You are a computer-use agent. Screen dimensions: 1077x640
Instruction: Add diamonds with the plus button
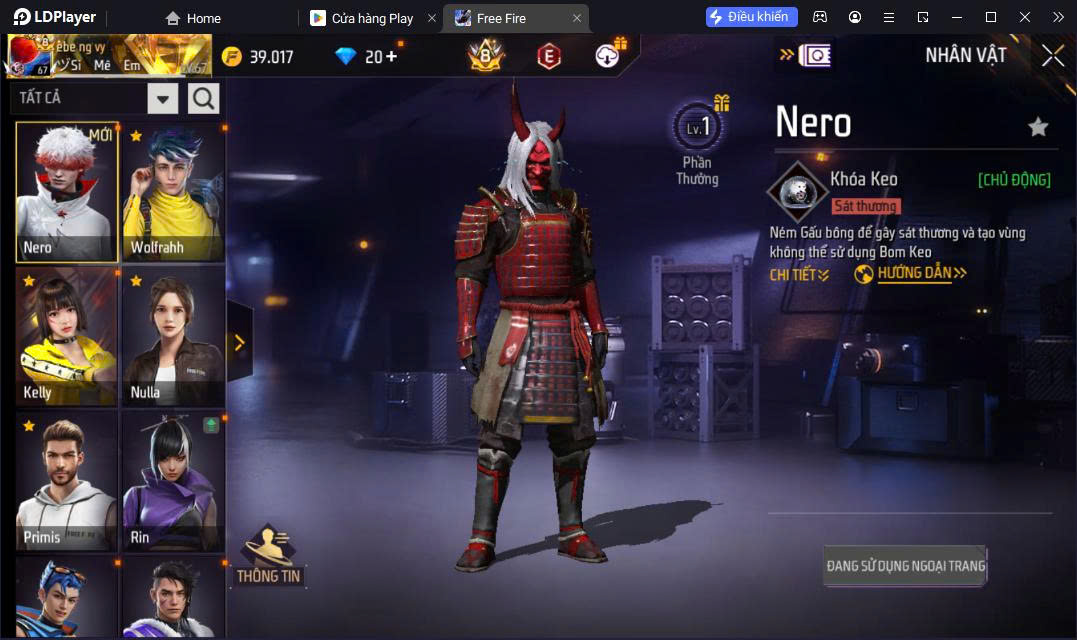point(391,56)
